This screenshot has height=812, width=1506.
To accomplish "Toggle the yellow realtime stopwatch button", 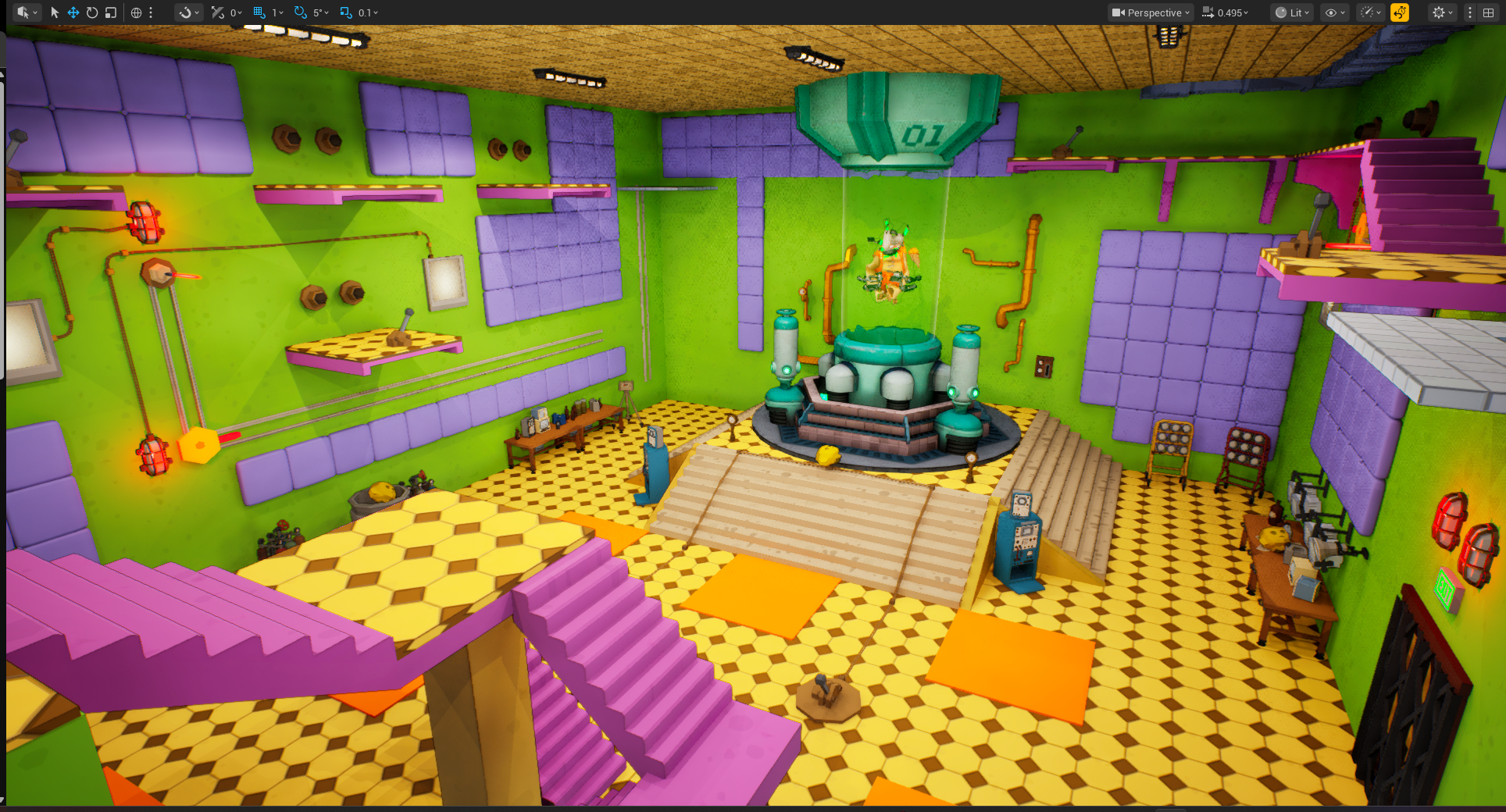I will (1400, 12).
